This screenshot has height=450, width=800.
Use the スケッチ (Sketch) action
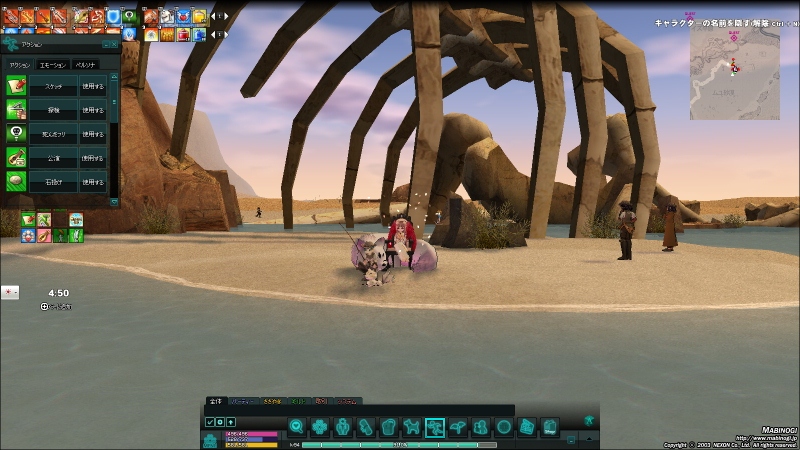pos(93,86)
